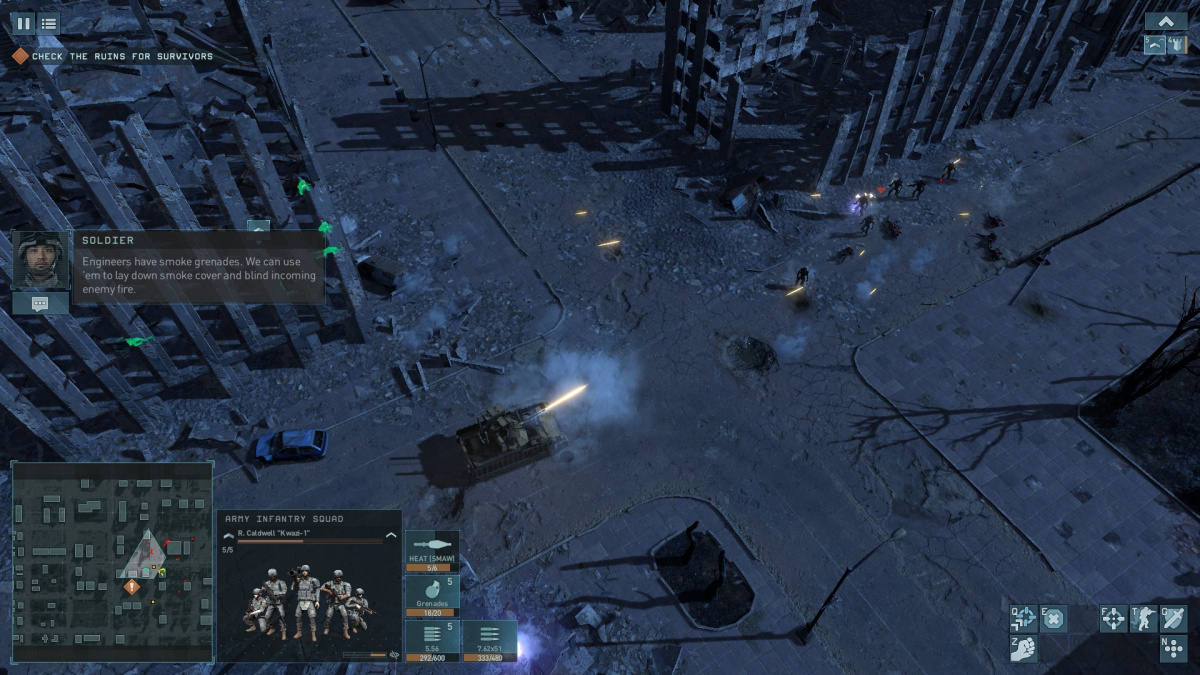Use the target crosshair command with arrows

coord(1113,619)
